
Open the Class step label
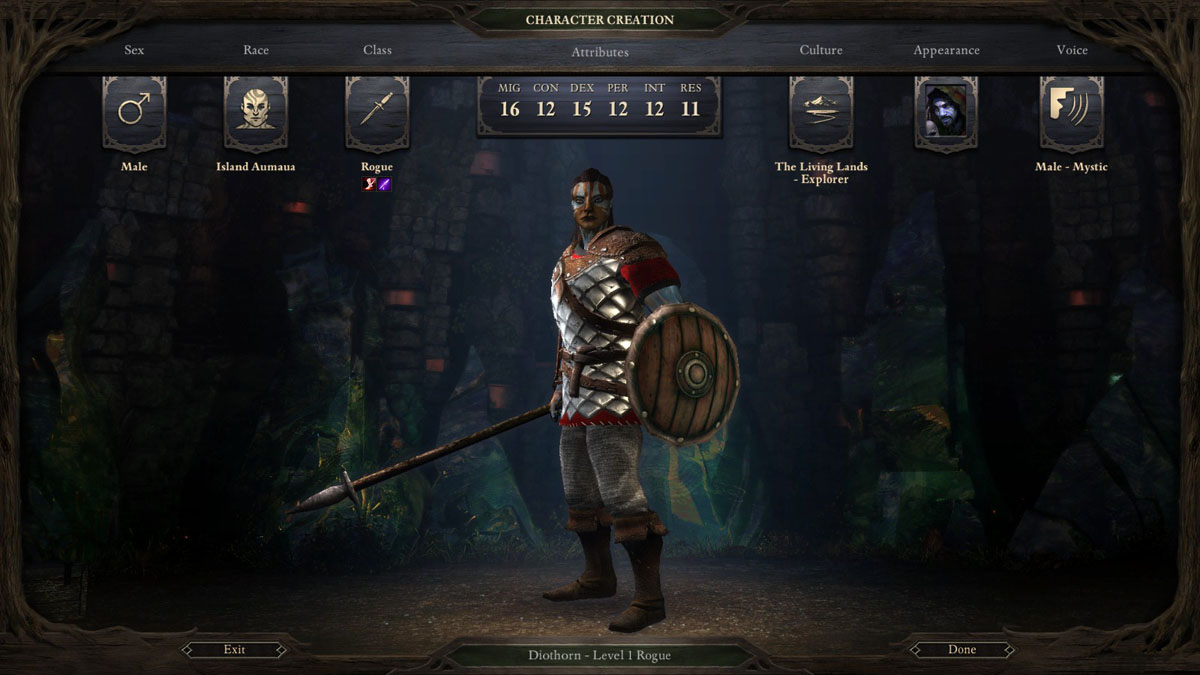(x=377, y=50)
